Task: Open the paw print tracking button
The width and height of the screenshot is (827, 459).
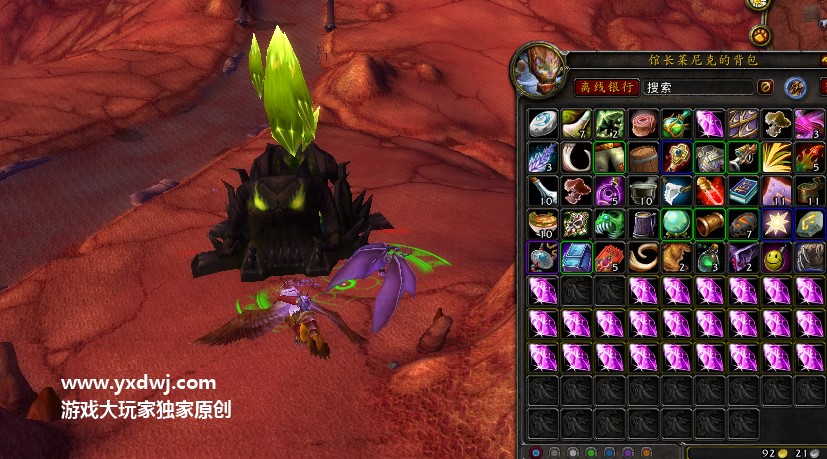Action: click(x=762, y=35)
